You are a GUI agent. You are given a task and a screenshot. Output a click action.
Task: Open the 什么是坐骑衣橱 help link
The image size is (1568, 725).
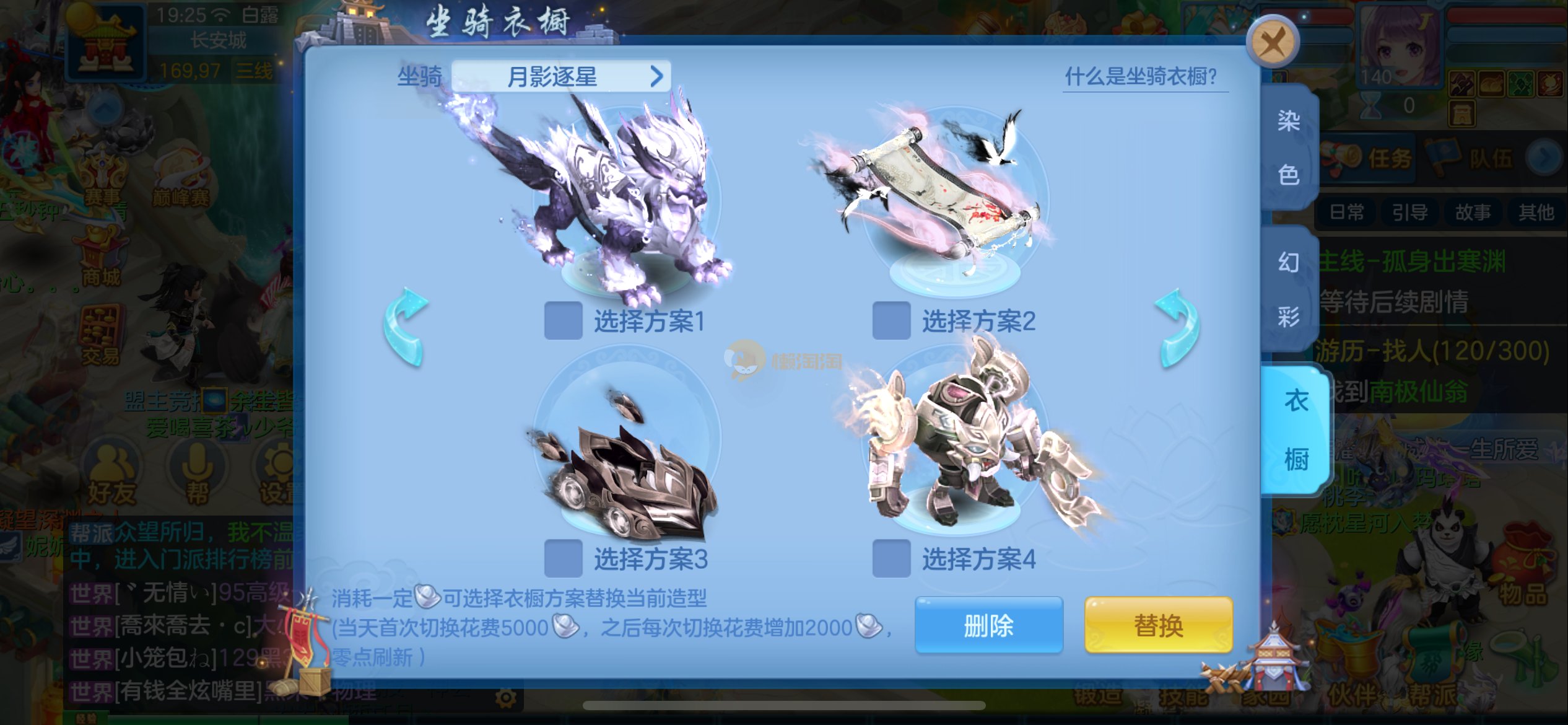(1141, 77)
